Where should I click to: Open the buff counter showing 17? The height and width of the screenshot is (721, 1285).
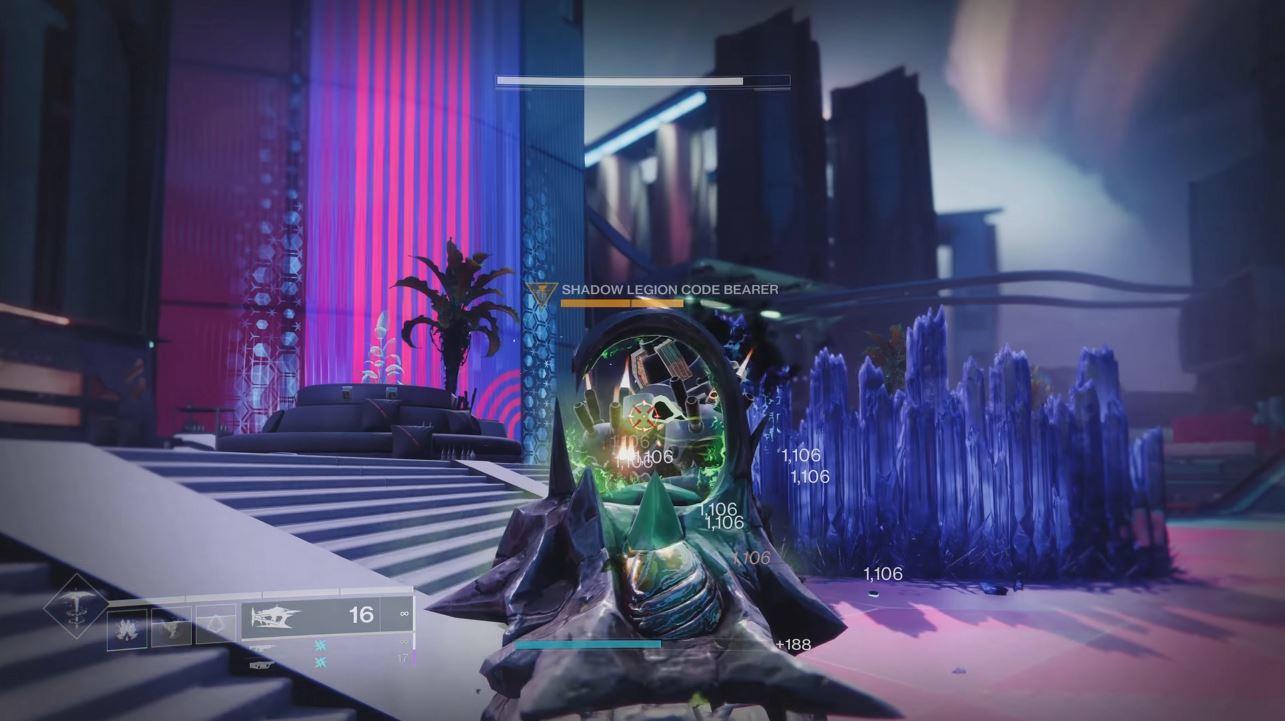402,659
